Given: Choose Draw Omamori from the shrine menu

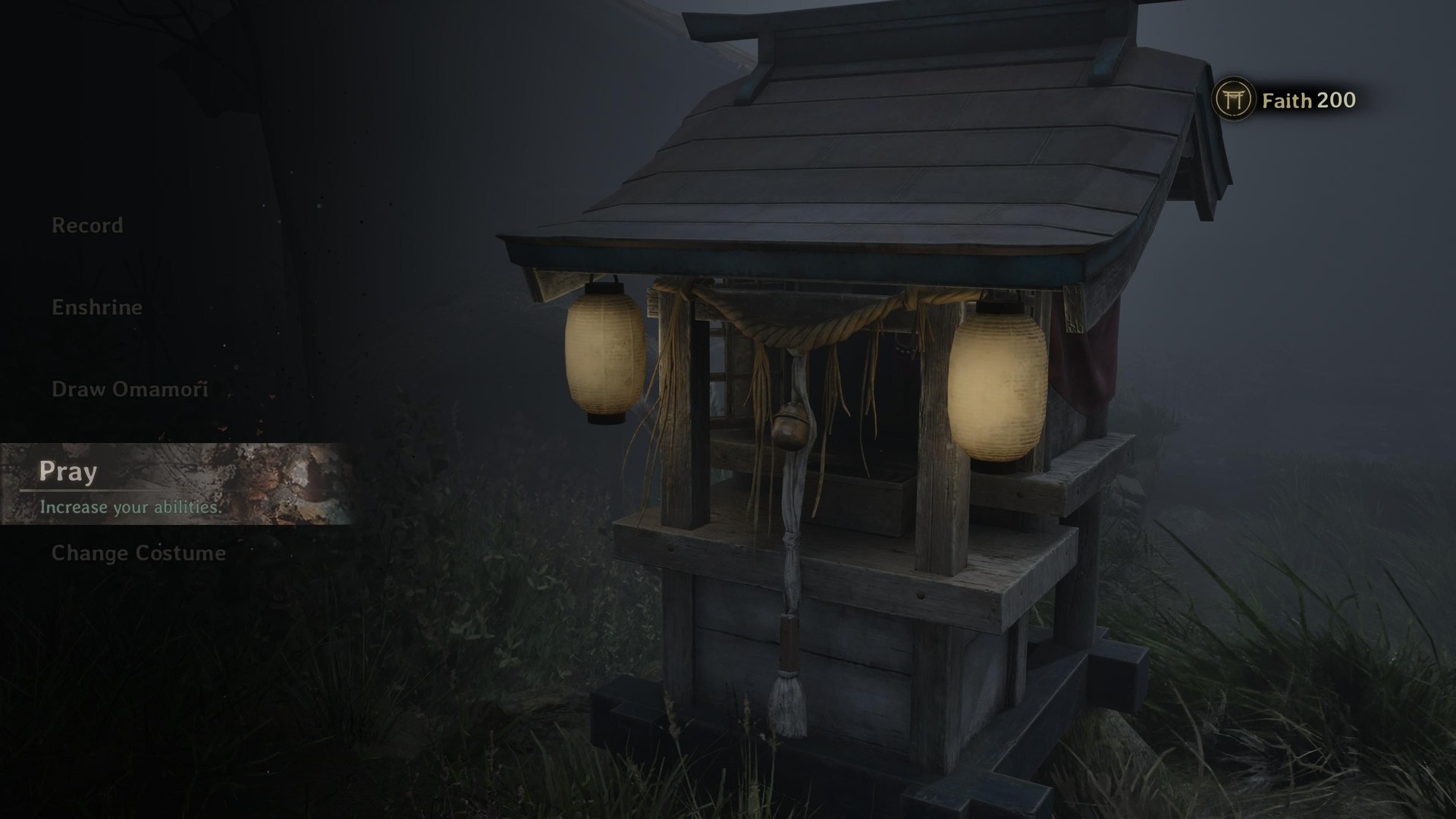Looking at the screenshot, I should pos(130,389).
